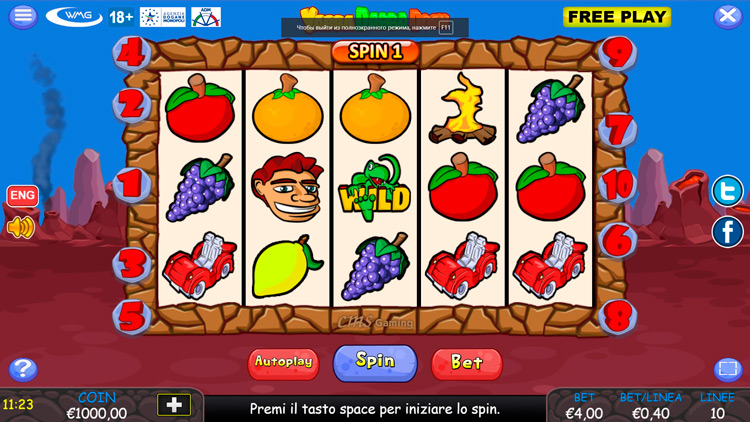This screenshot has height=422, width=750.
Task: Select payline number 5 marker
Action: 132,316
